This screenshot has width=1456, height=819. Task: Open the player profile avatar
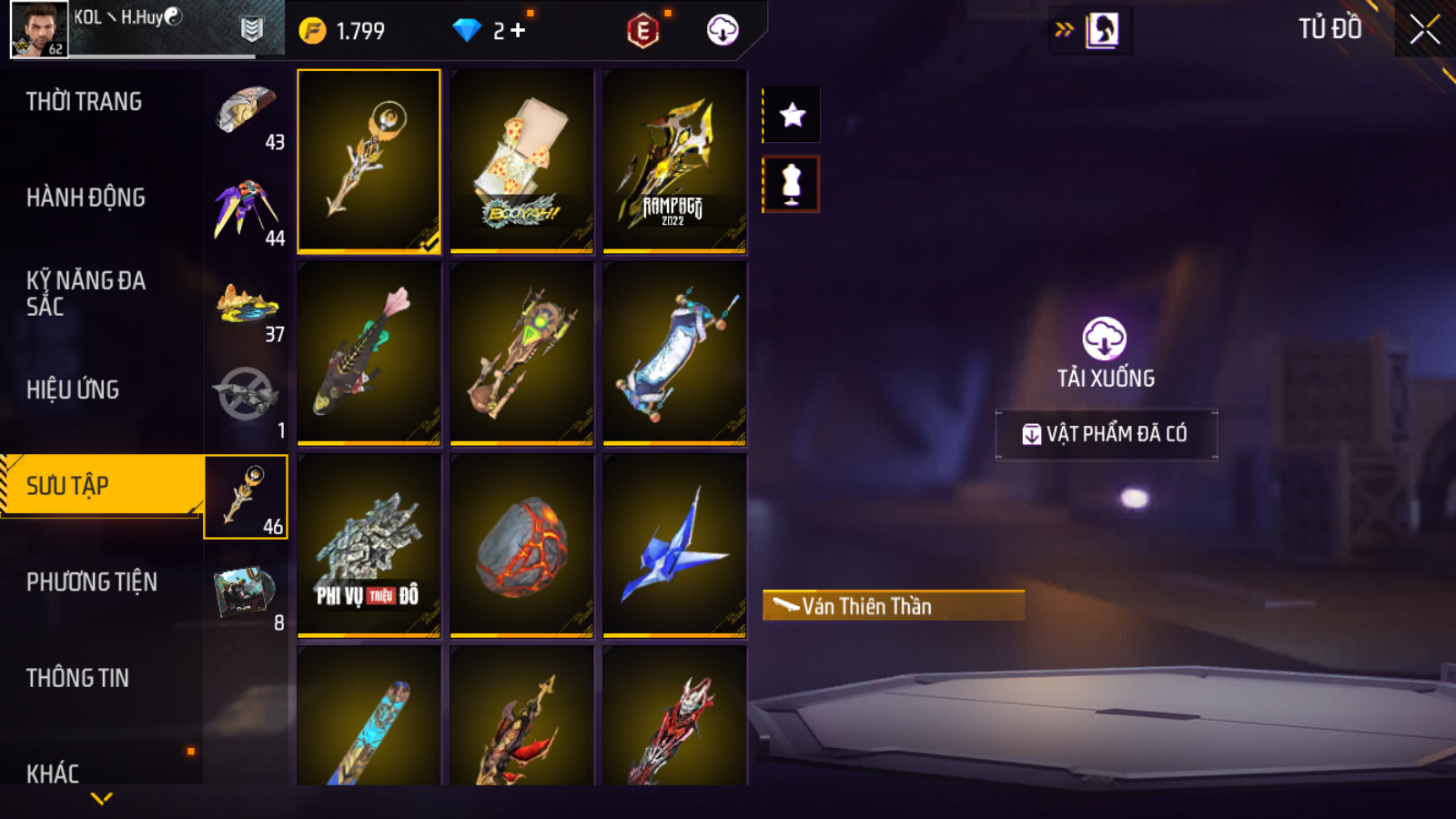pos(39,29)
